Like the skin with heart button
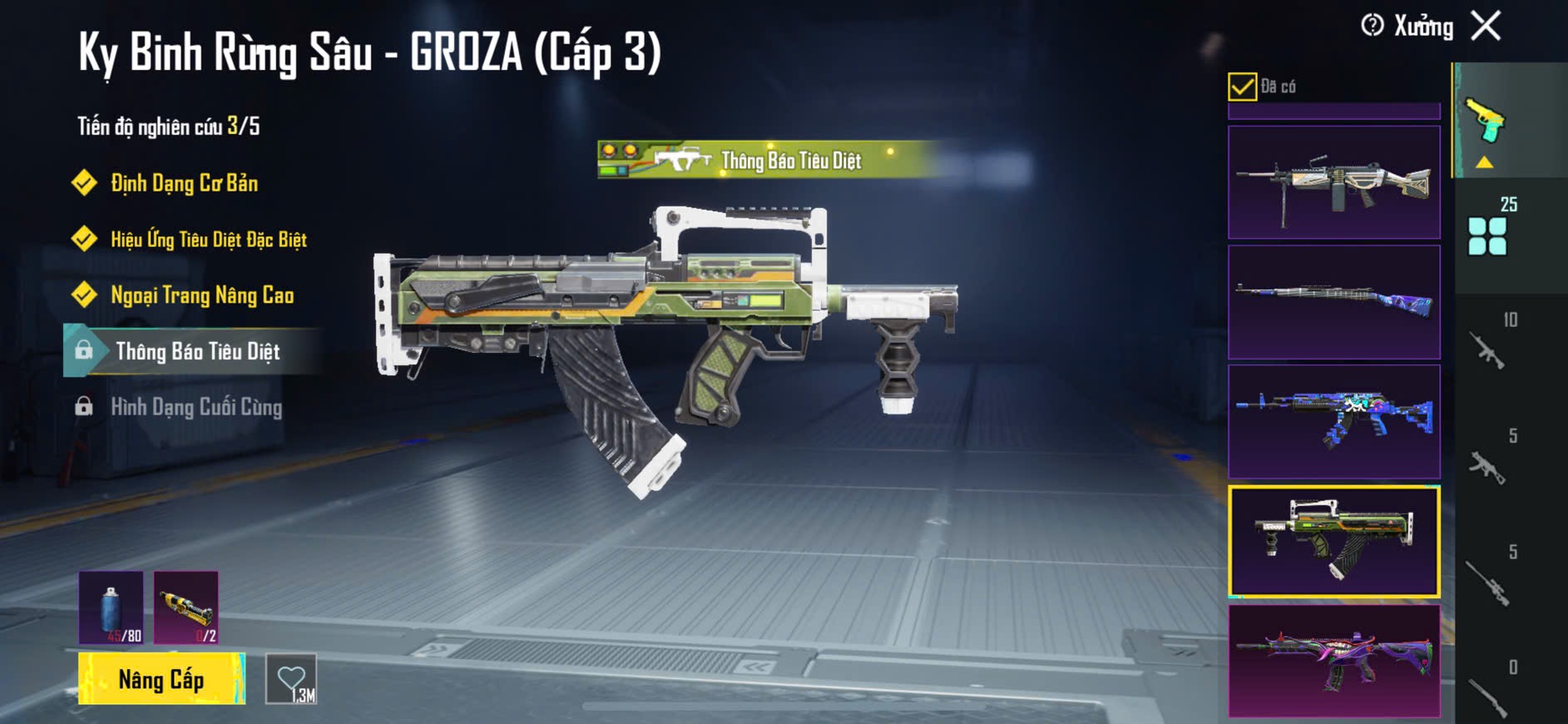 point(291,679)
